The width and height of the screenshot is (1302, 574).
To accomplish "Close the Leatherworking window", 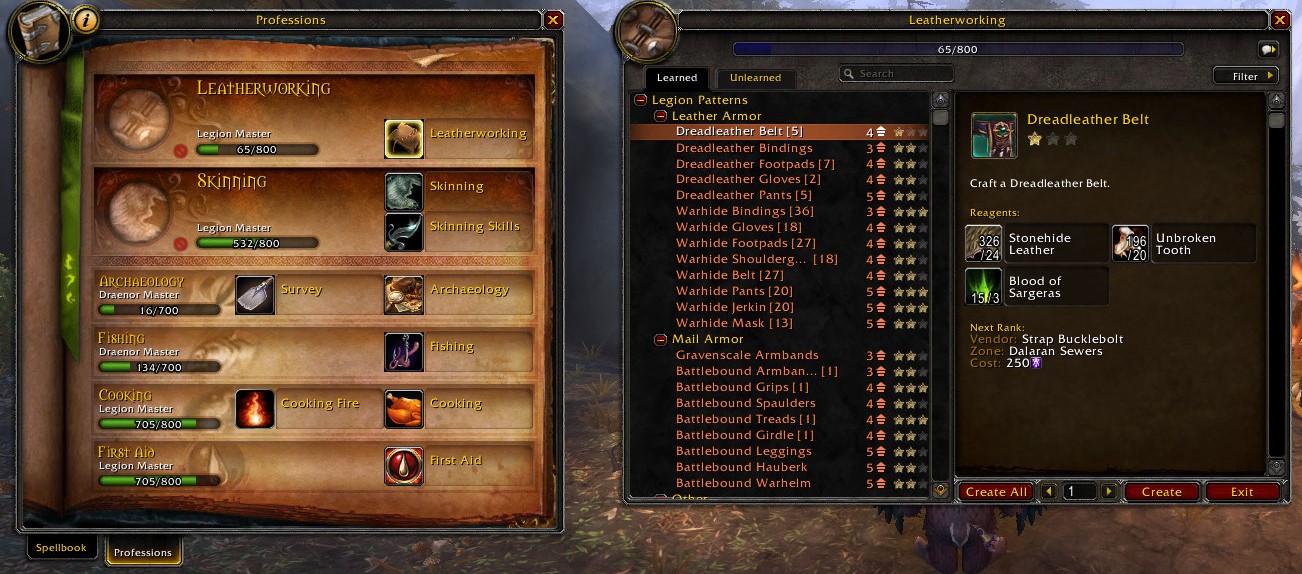I will click(x=1279, y=20).
